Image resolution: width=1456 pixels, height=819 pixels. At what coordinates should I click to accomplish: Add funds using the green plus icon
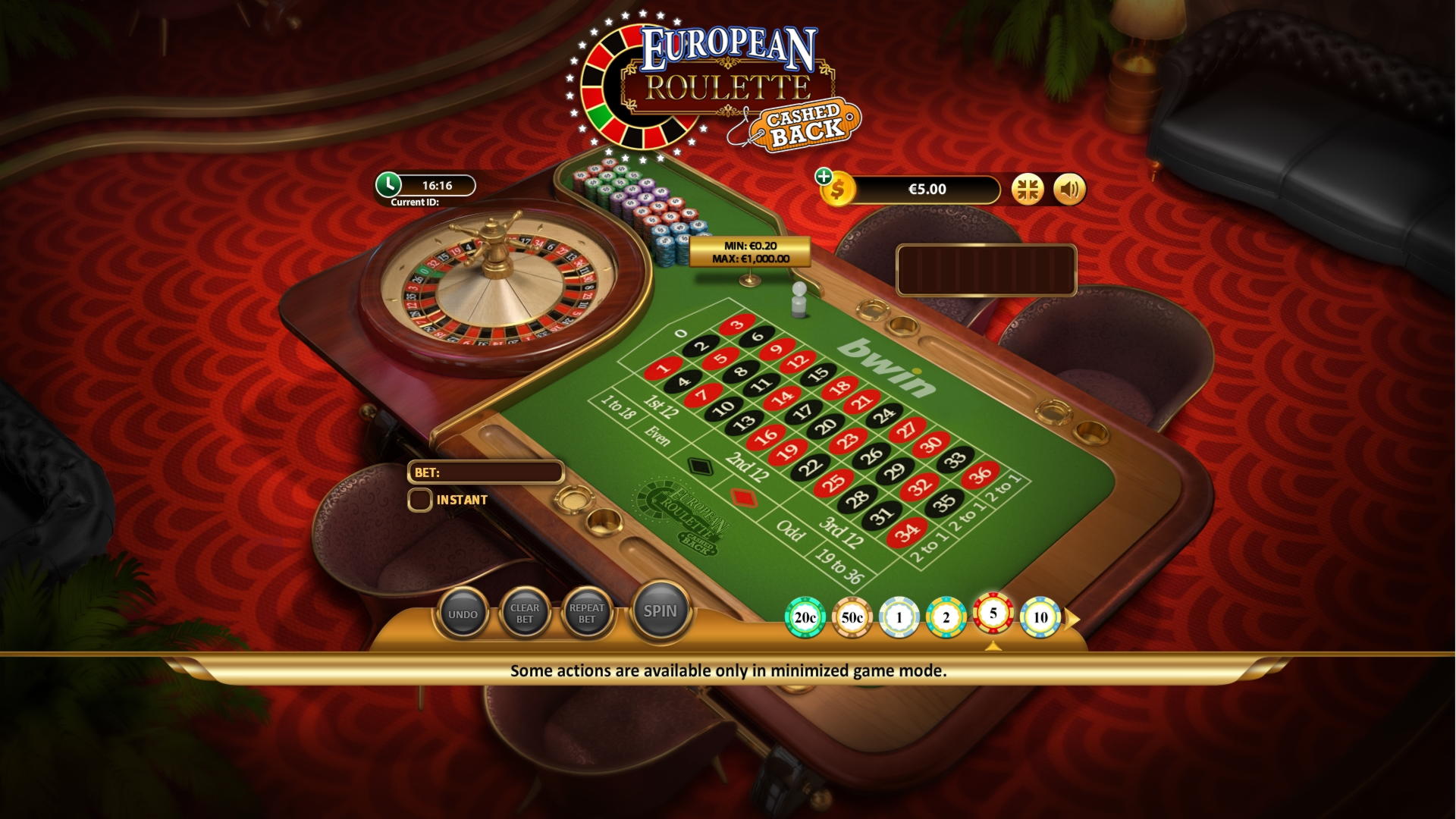click(824, 177)
